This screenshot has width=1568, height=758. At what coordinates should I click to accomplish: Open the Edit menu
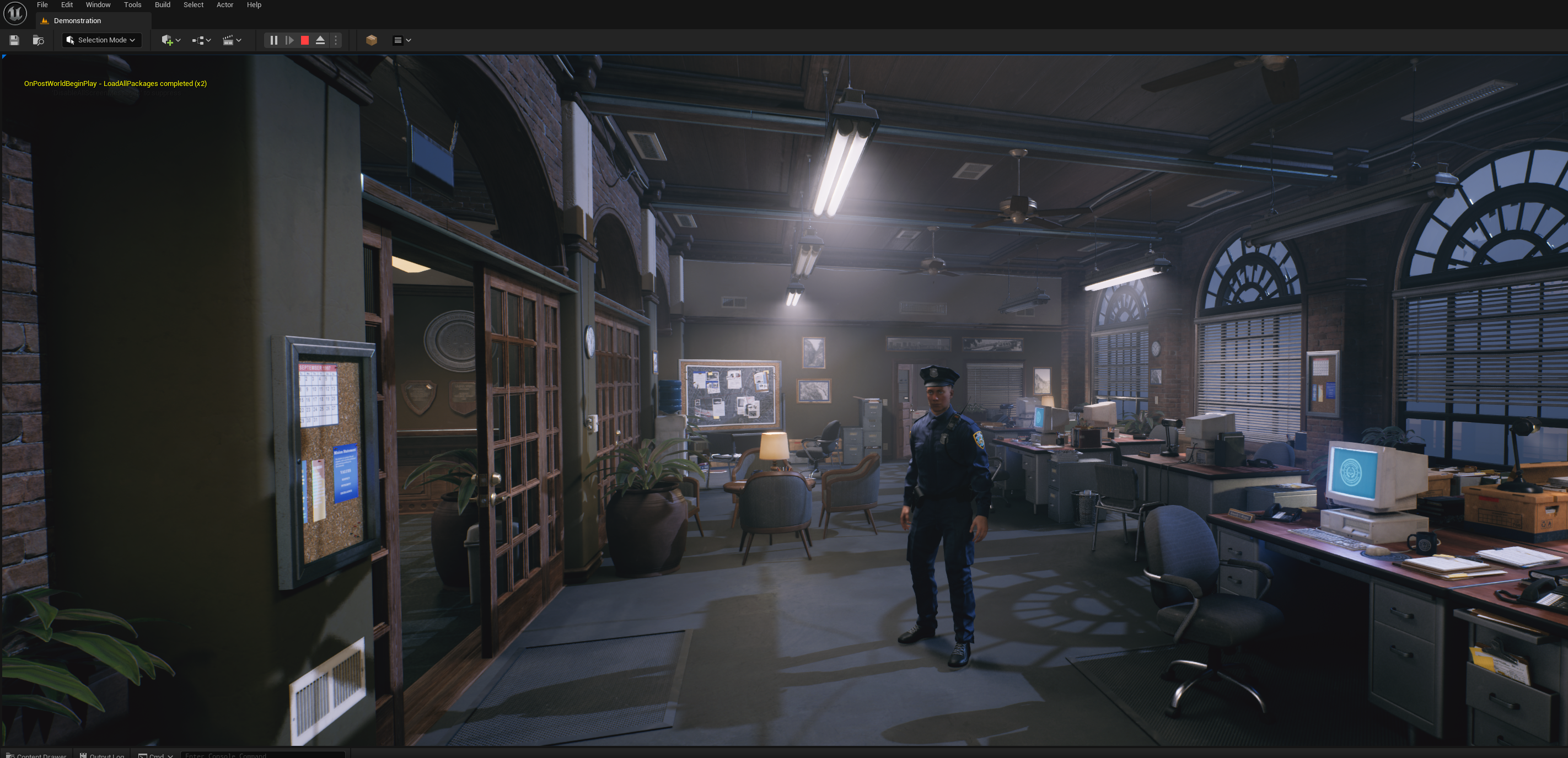tap(67, 5)
